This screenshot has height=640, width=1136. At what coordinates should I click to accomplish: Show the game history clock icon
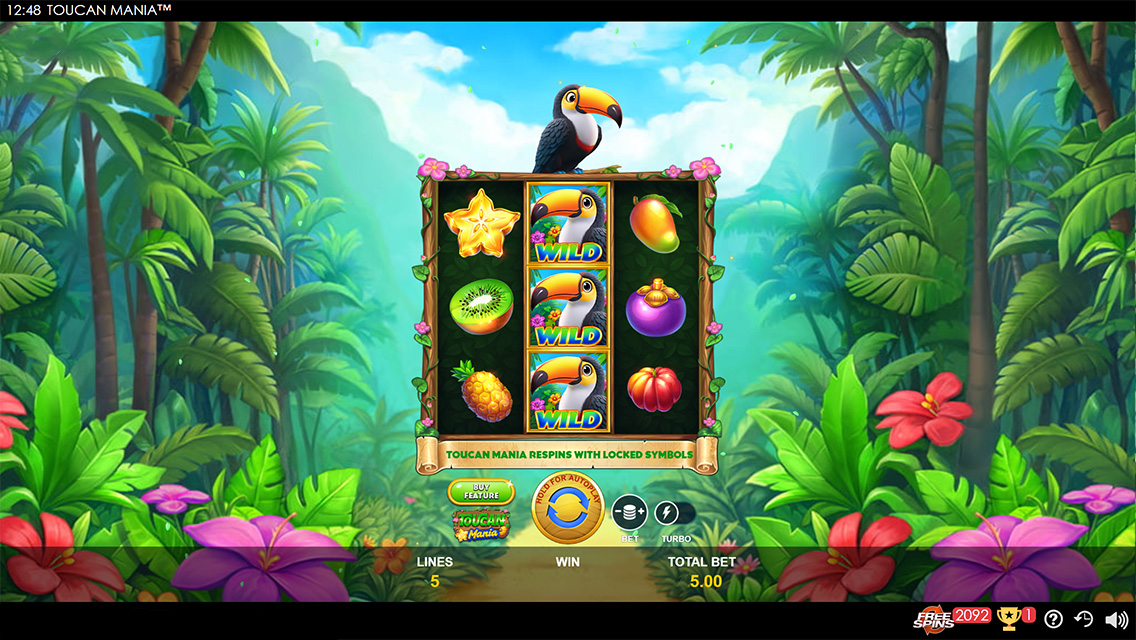(x=1084, y=619)
